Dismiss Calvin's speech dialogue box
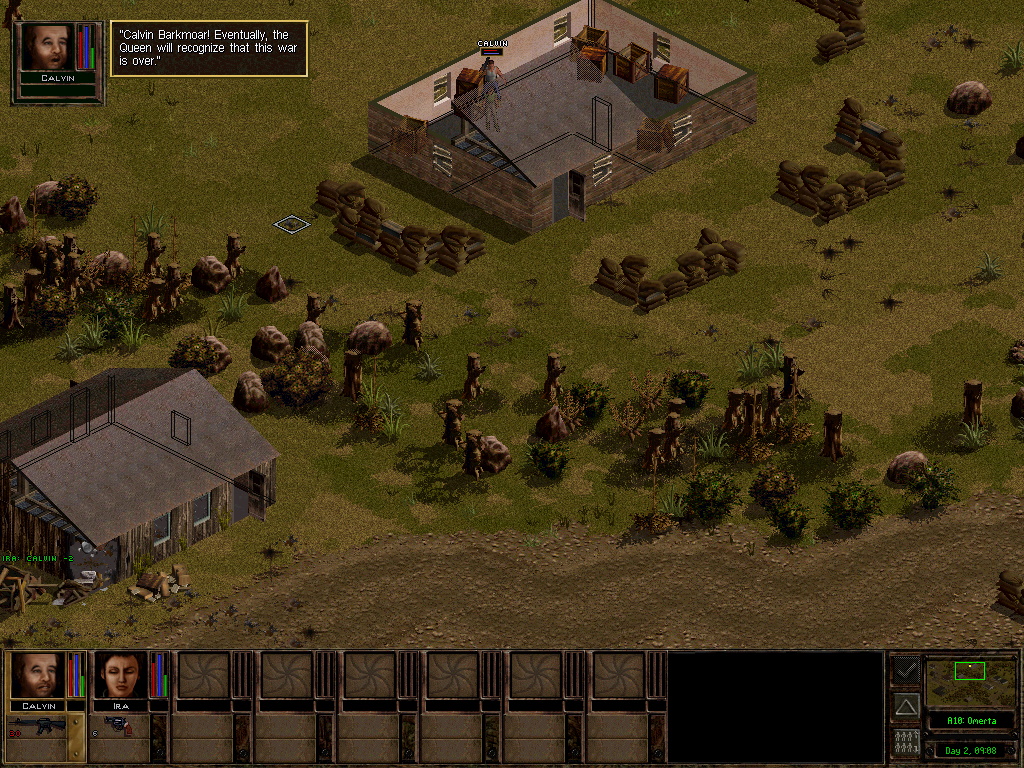Viewport: 1024px width, 768px height. point(209,48)
